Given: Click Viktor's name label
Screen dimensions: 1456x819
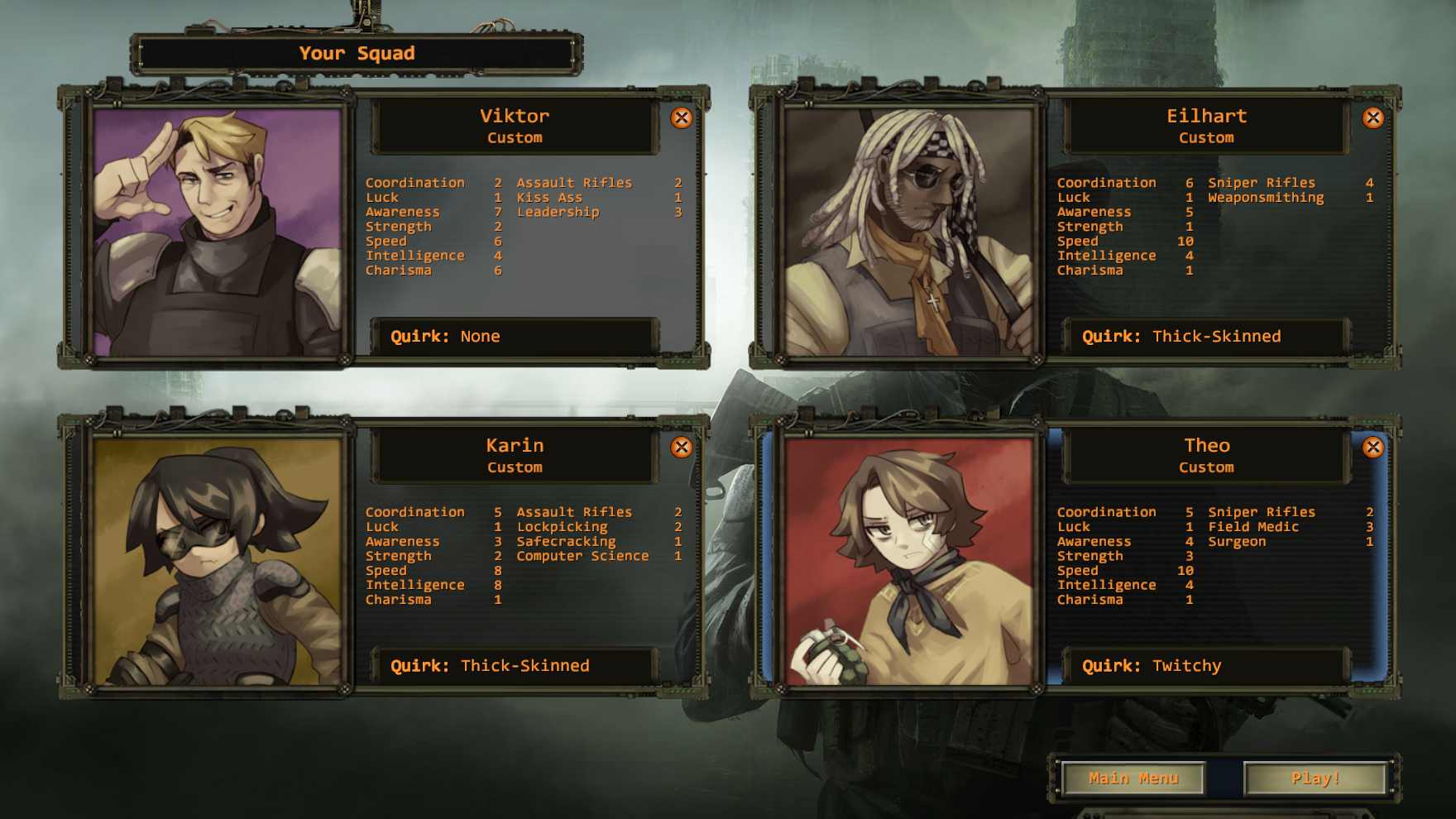Looking at the screenshot, I should click(515, 116).
